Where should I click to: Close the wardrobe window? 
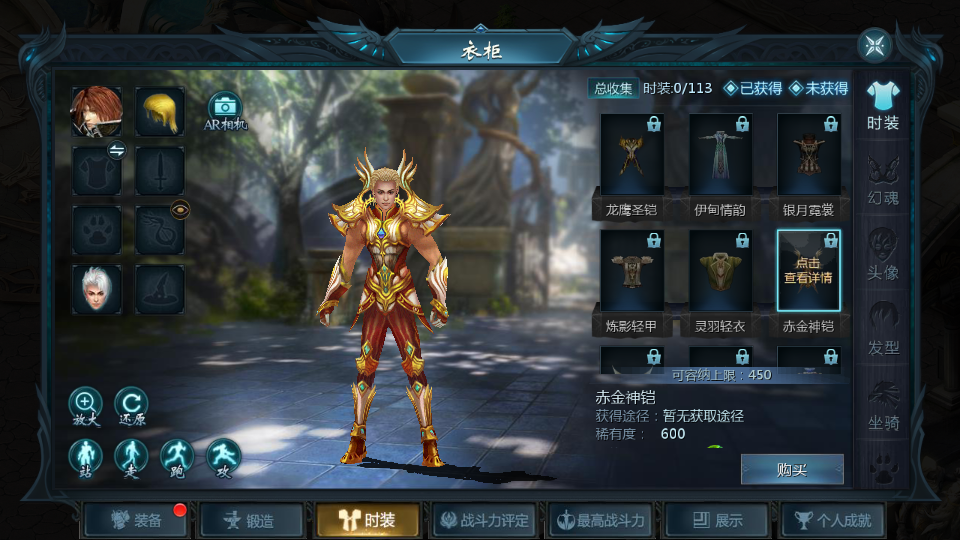tap(874, 45)
